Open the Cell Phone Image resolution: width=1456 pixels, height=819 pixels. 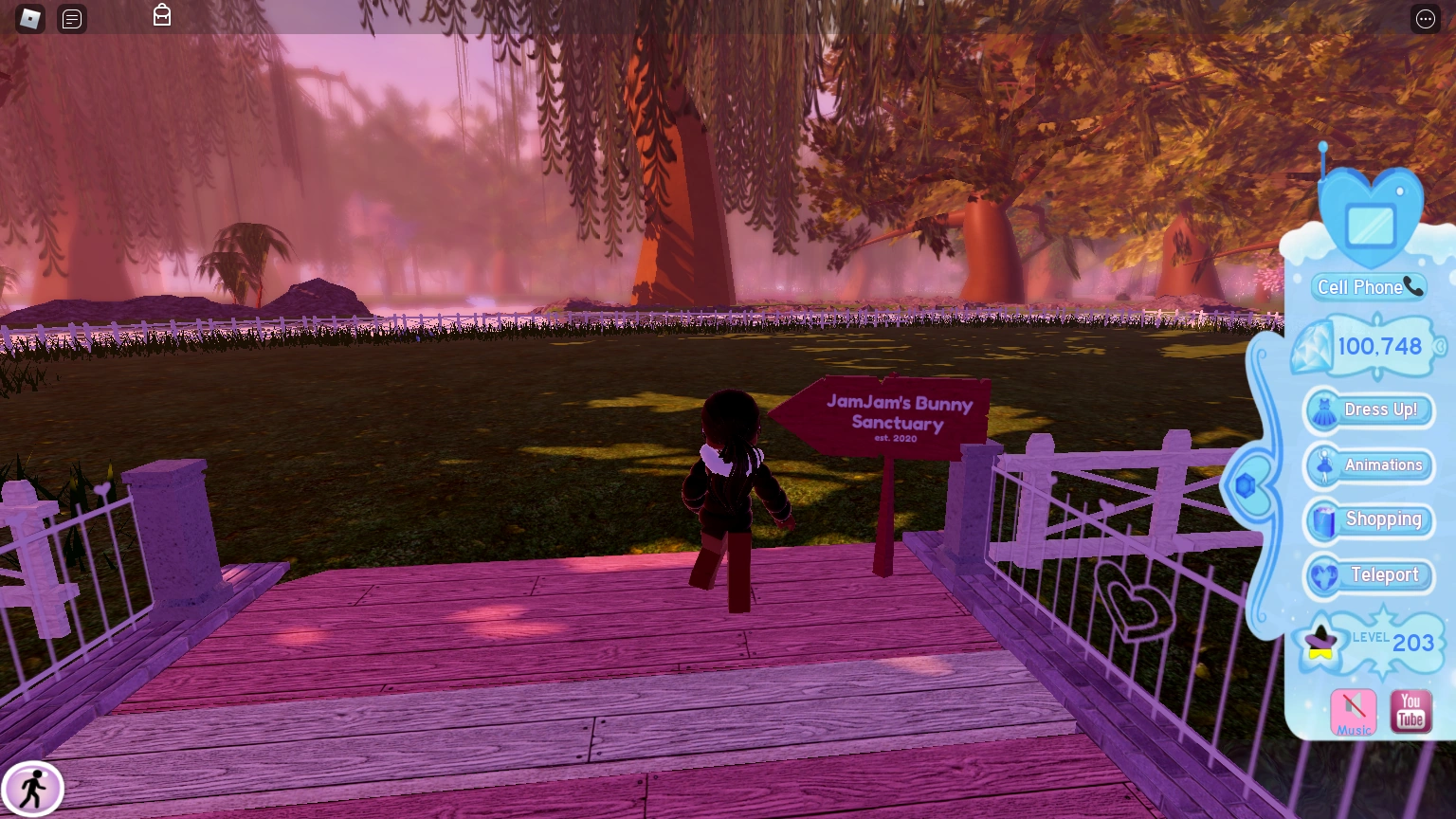pyautogui.click(x=1368, y=286)
